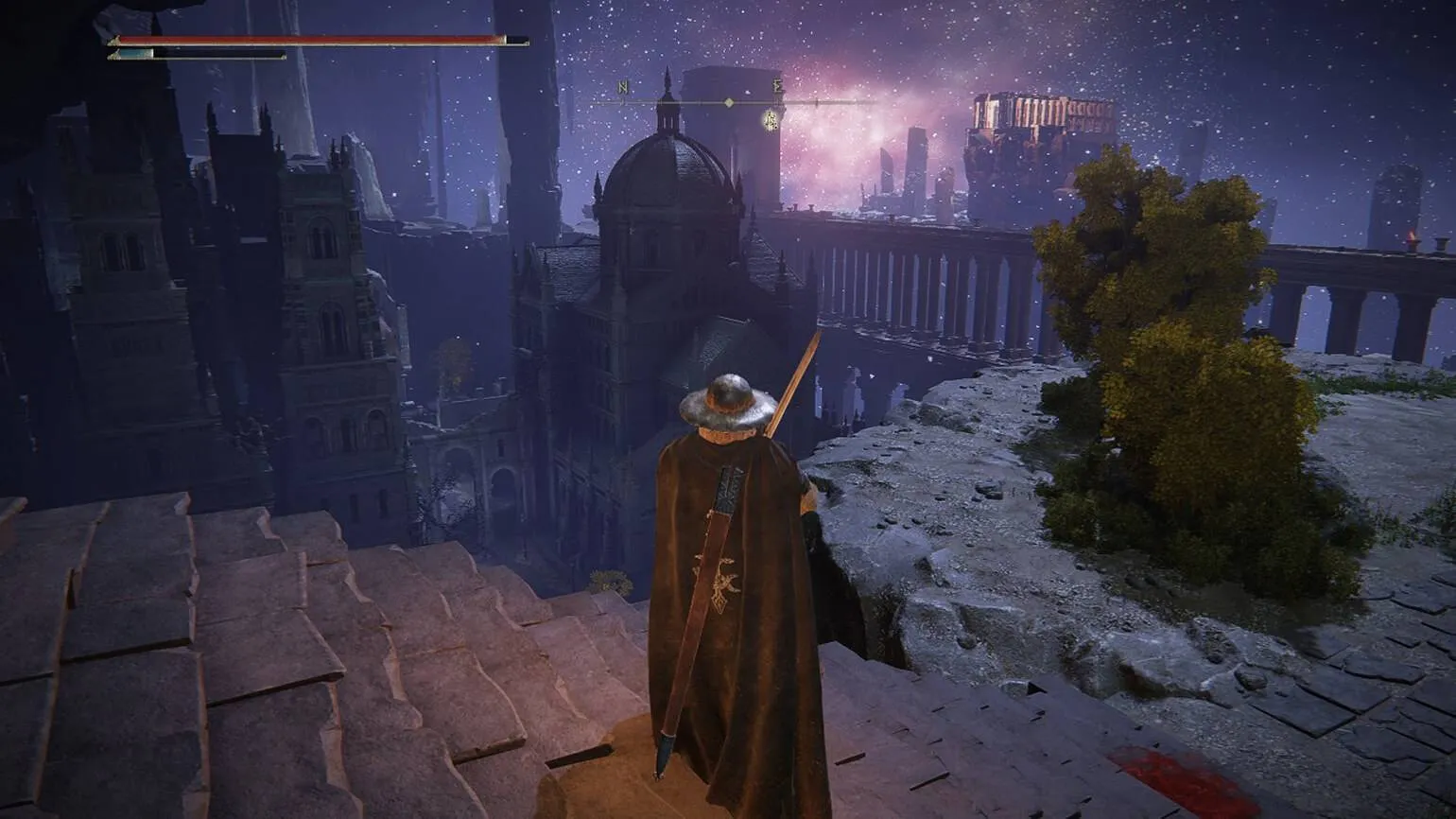Click the diamond center indicator on the compass

tap(729, 102)
